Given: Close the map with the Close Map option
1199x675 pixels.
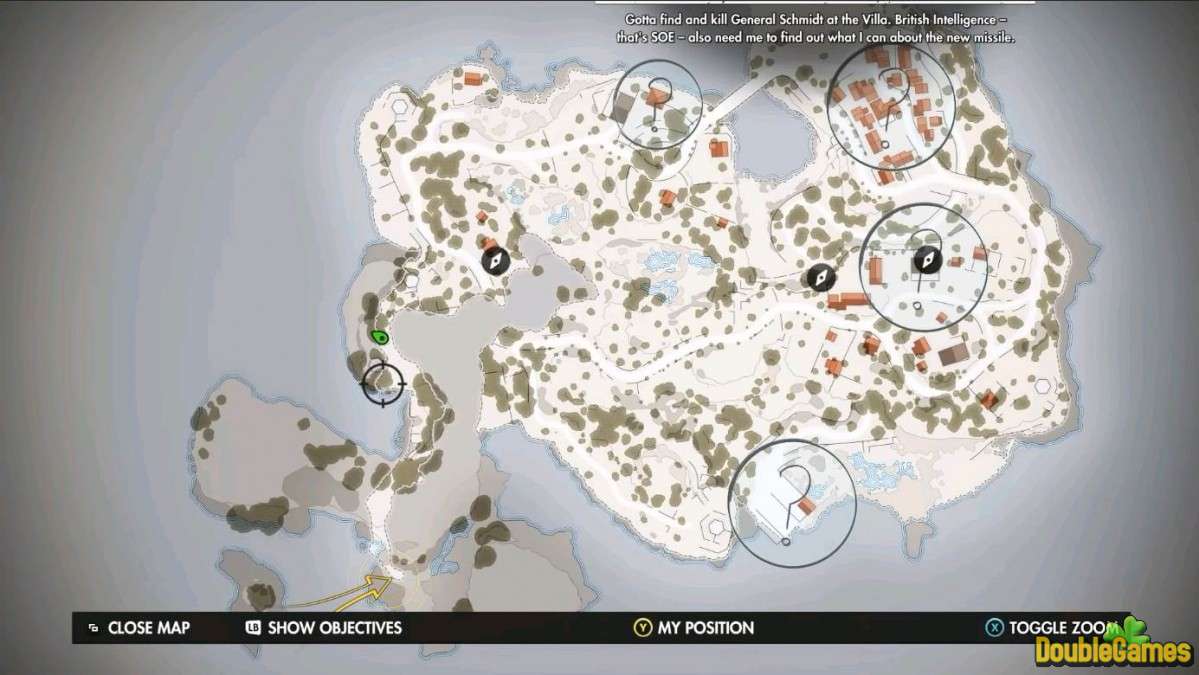Looking at the screenshot, I should click(x=138, y=628).
